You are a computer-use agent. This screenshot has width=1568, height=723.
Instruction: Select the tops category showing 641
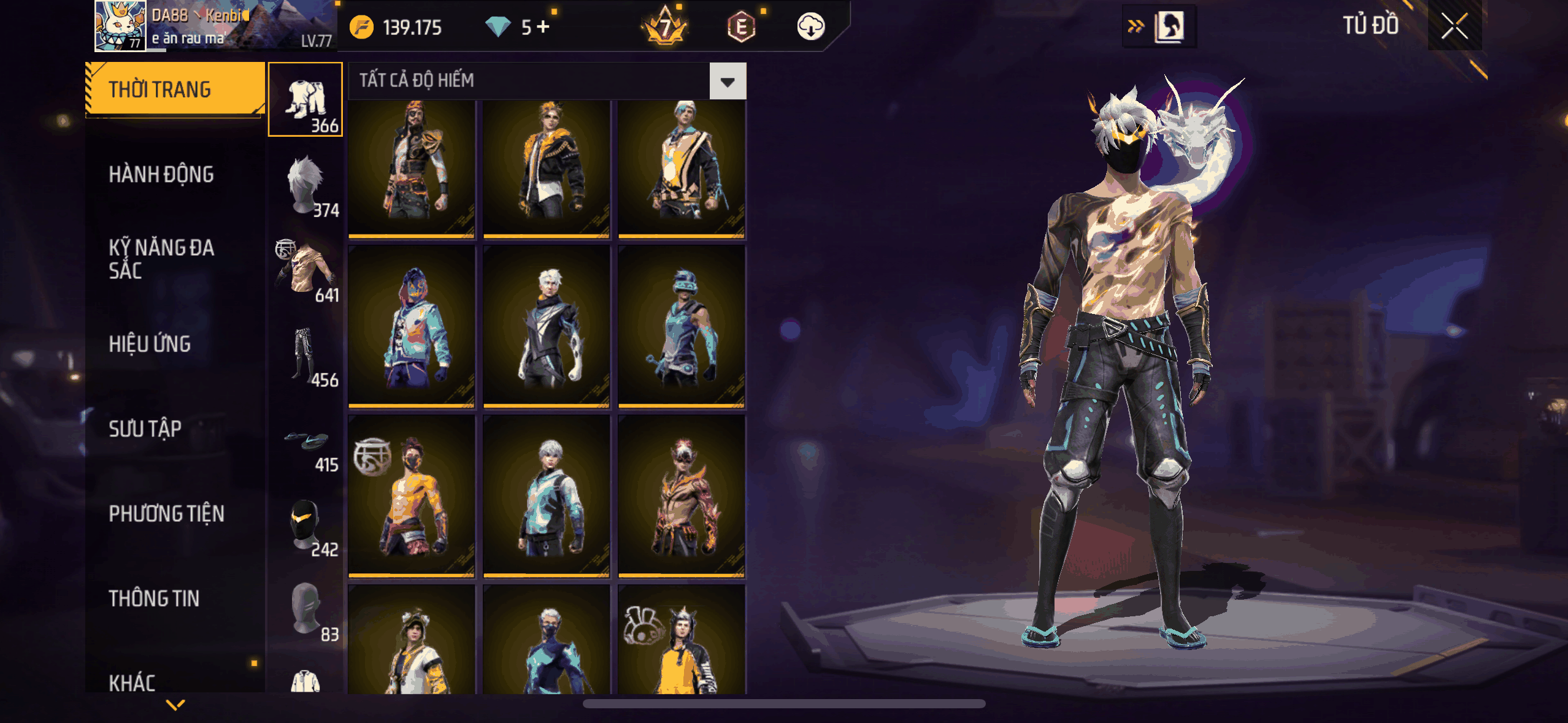pyautogui.click(x=306, y=270)
